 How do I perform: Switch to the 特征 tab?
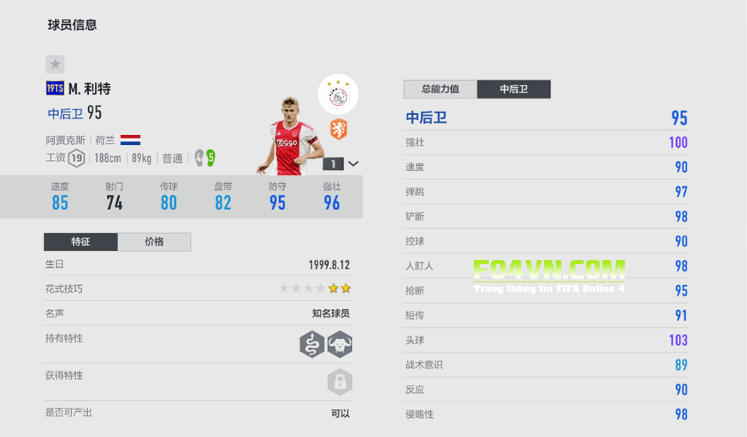click(x=81, y=242)
